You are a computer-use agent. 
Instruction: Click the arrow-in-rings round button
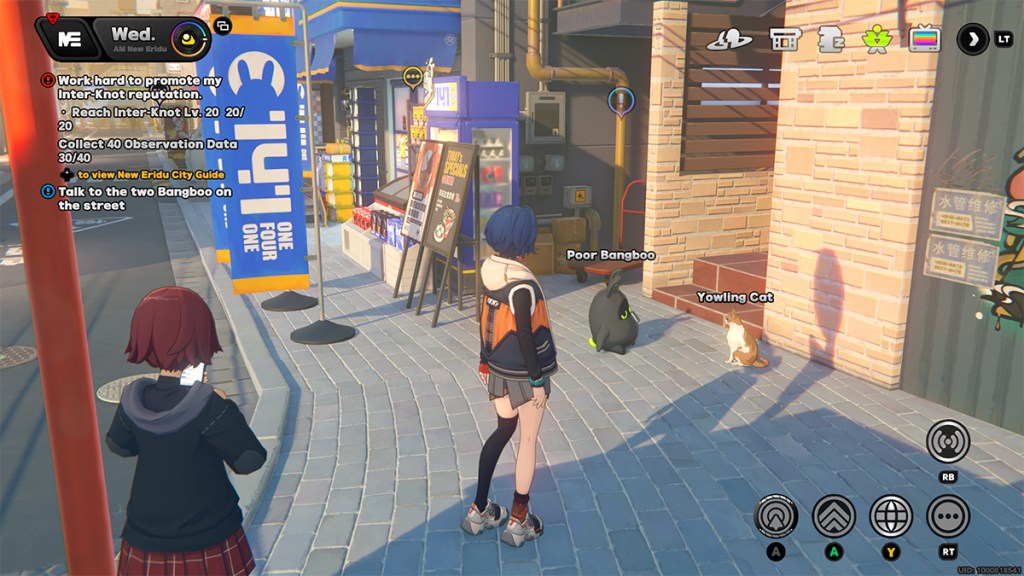(776, 516)
